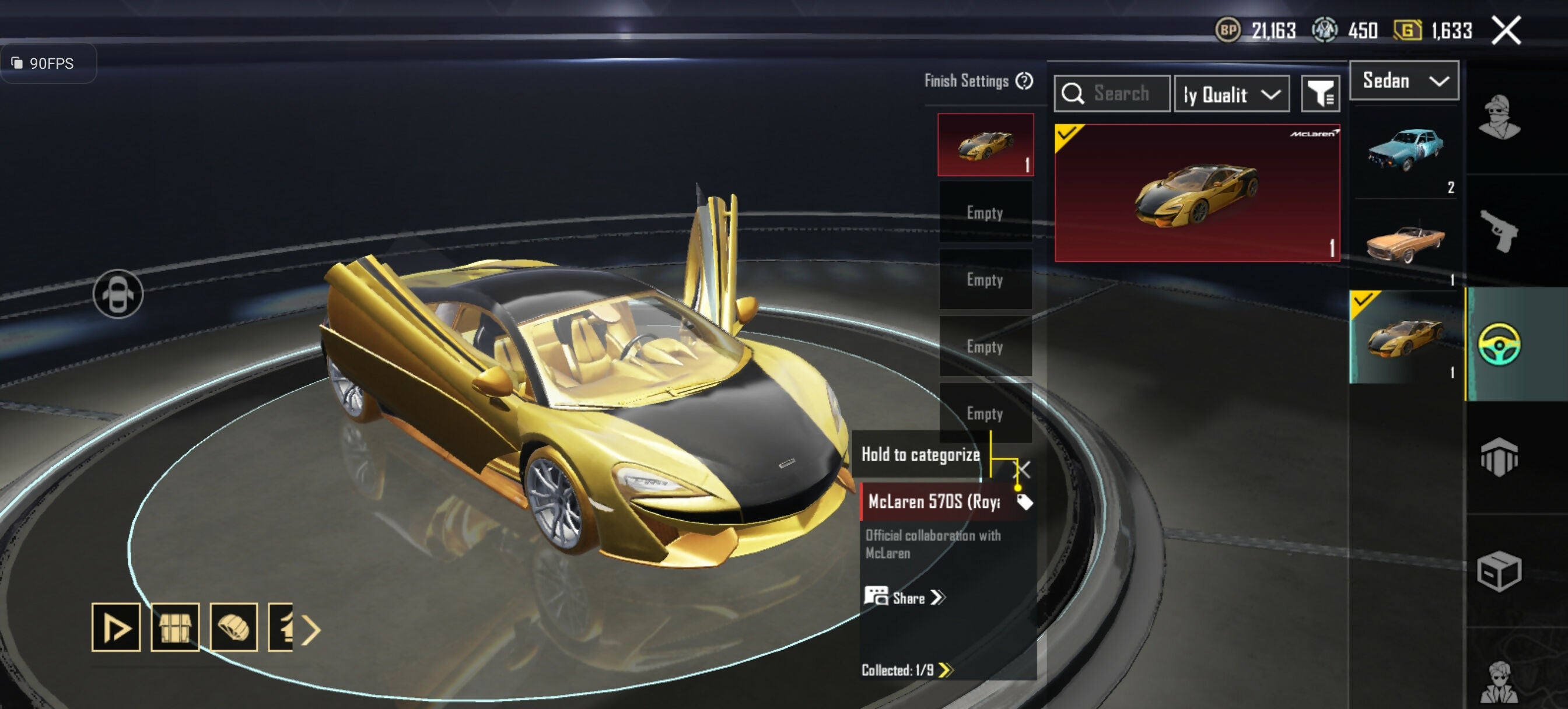
Task: Expand the bottom toolbar with arrow
Action: click(x=310, y=630)
